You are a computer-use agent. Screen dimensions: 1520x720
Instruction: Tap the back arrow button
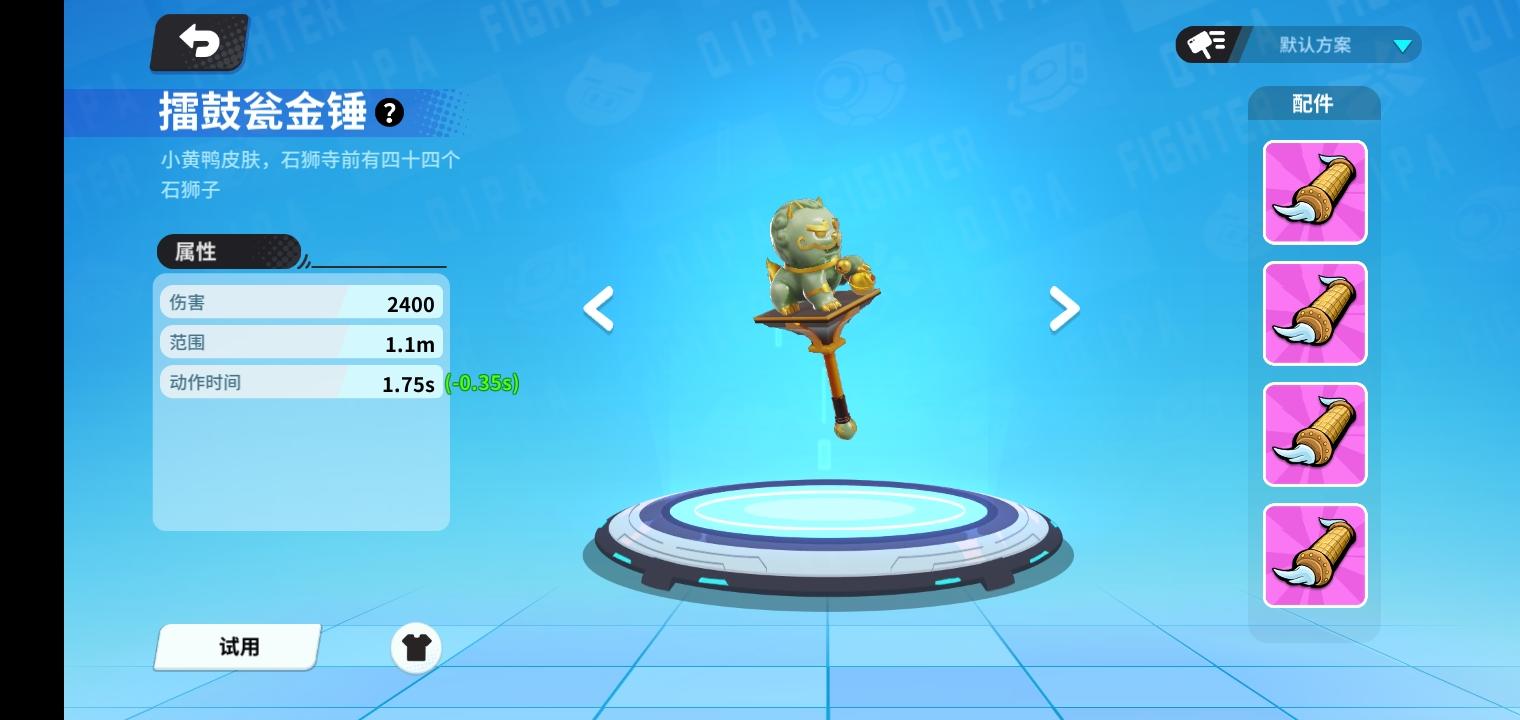(x=198, y=42)
